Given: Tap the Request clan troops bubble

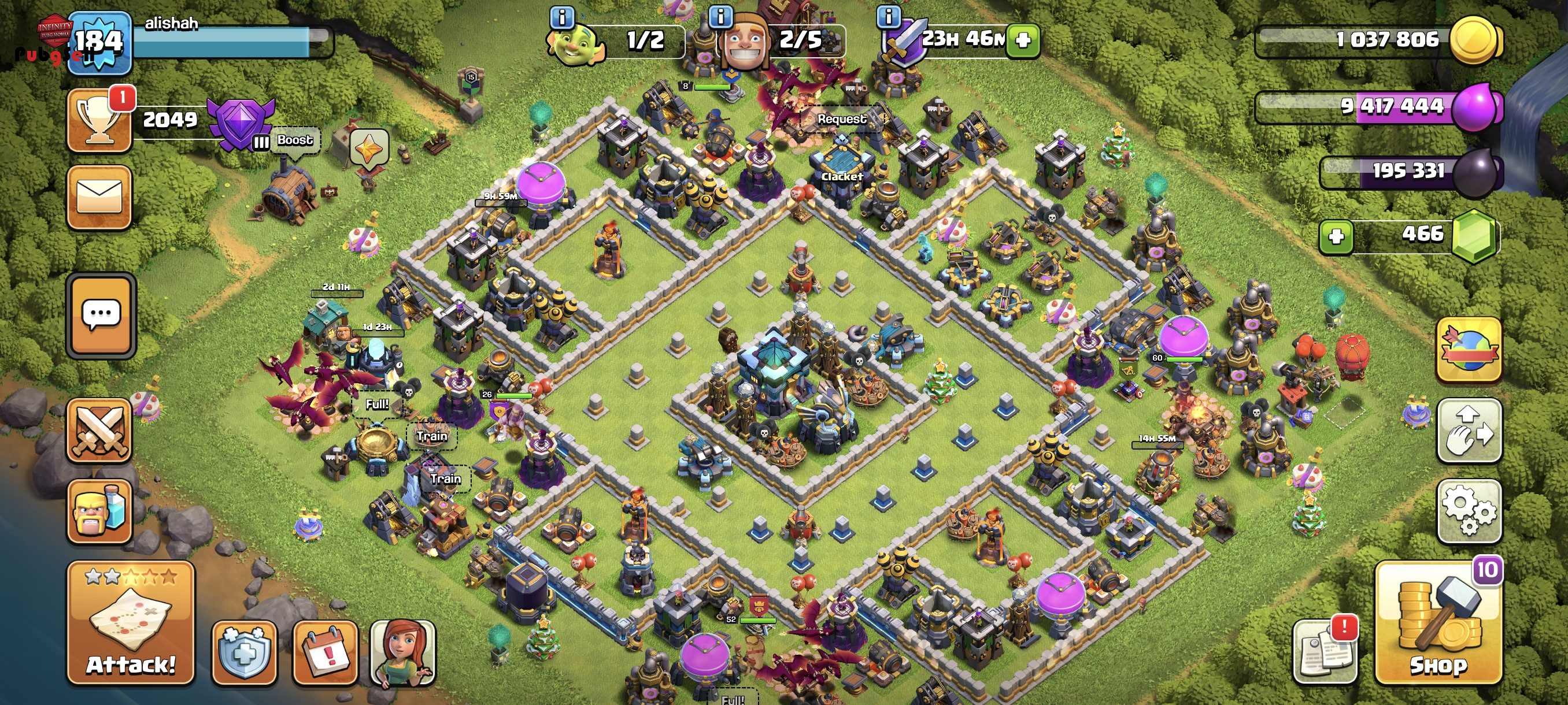Looking at the screenshot, I should (841, 119).
